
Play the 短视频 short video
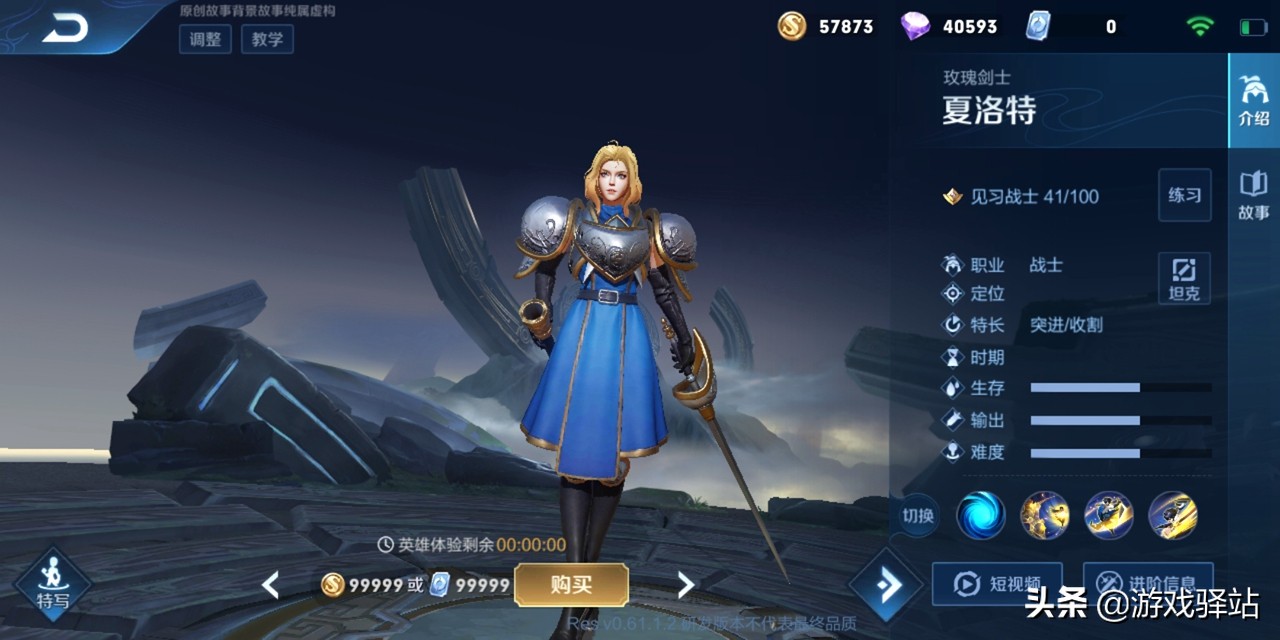(x=996, y=583)
